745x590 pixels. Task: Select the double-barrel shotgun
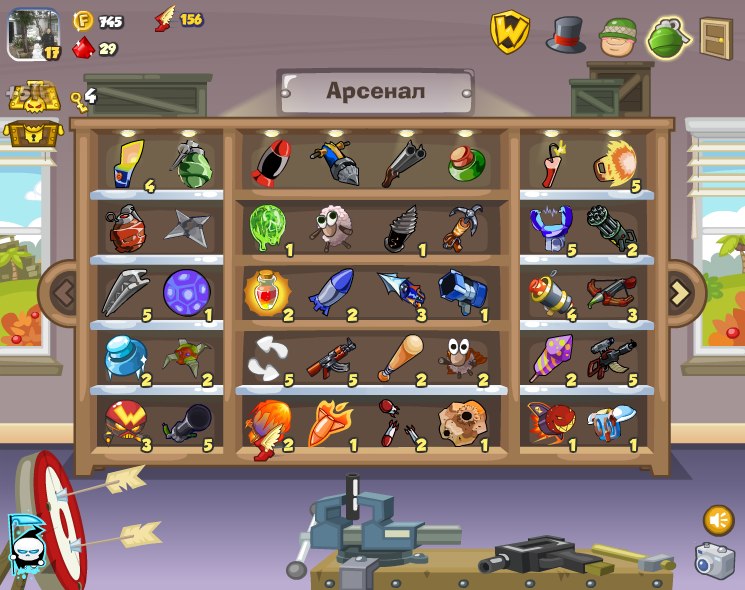[x=401, y=162]
